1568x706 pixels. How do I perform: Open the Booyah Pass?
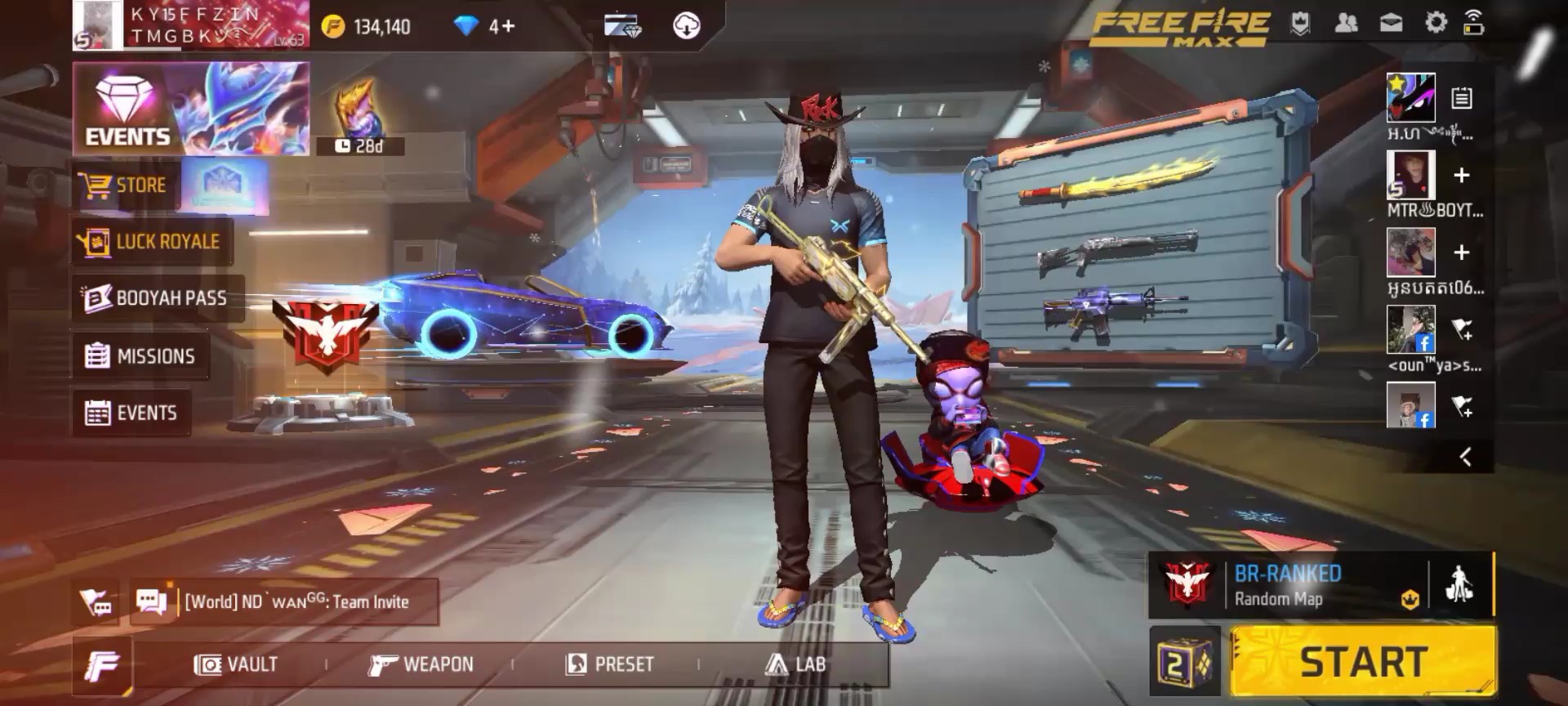coord(156,298)
